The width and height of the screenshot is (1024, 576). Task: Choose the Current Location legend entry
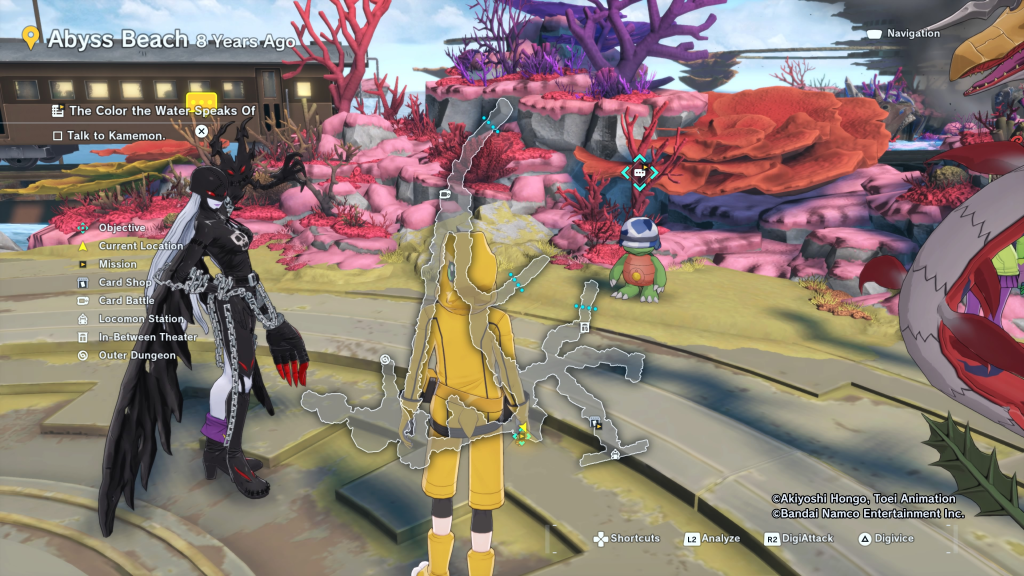pyautogui.click(x=140, y=246)
